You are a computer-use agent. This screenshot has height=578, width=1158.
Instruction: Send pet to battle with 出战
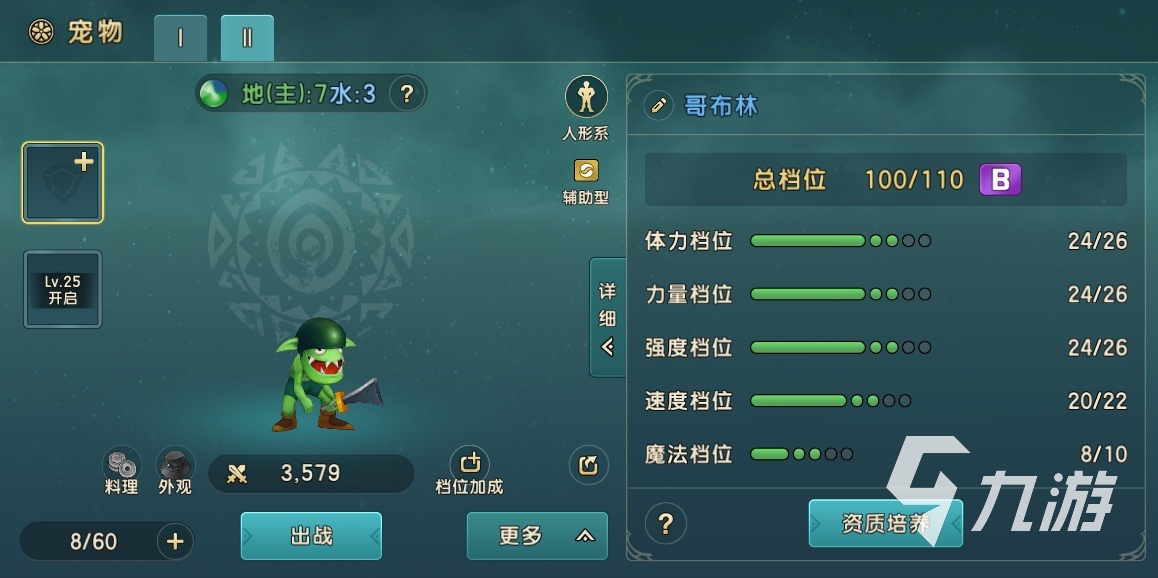coord(311,536)
